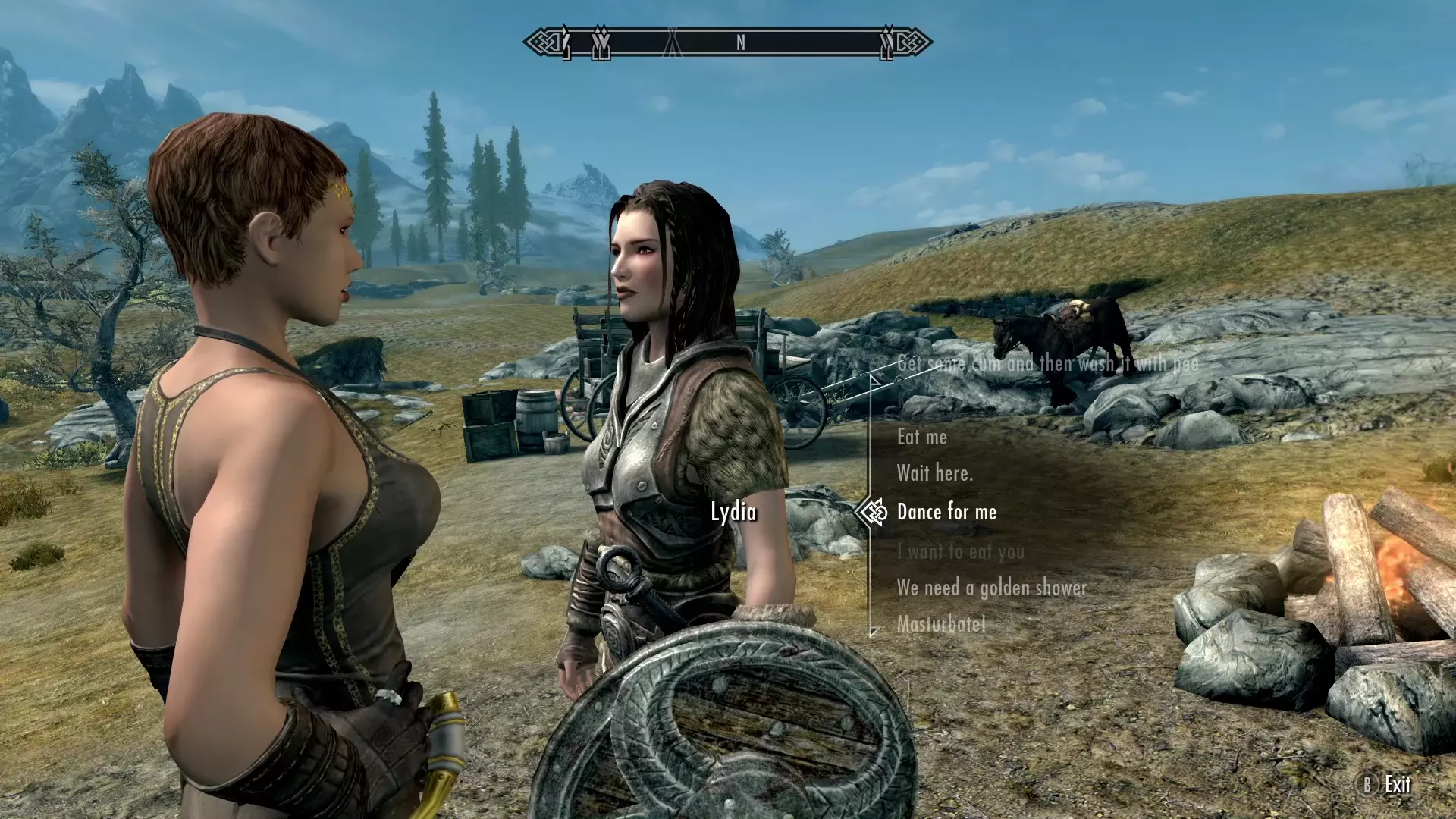Pick the "Eat me" dialogue line
Viewport: 1456px width, 819px height.
(x=922, y=437)
